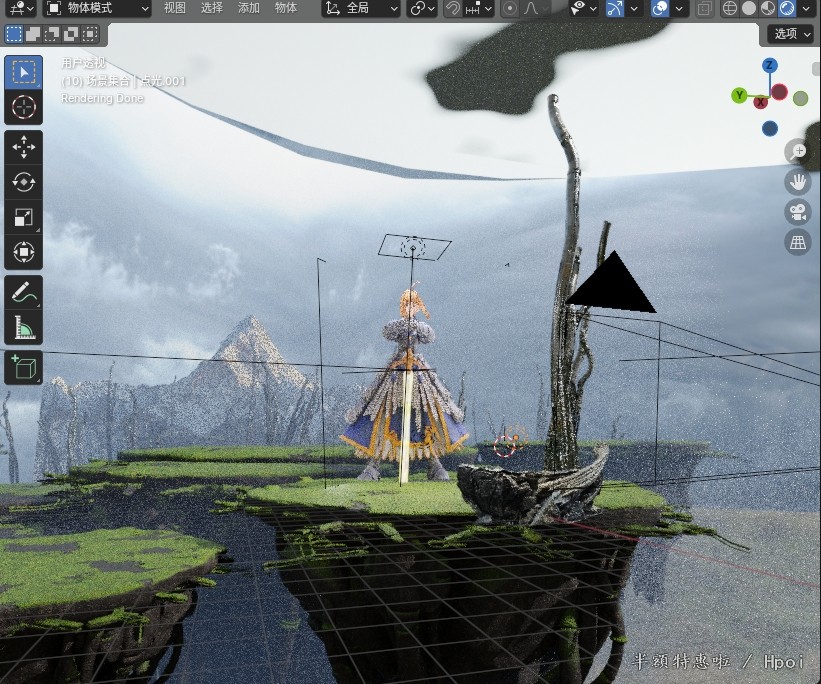
Task: Toggle the camera view button
Action: 797,212
